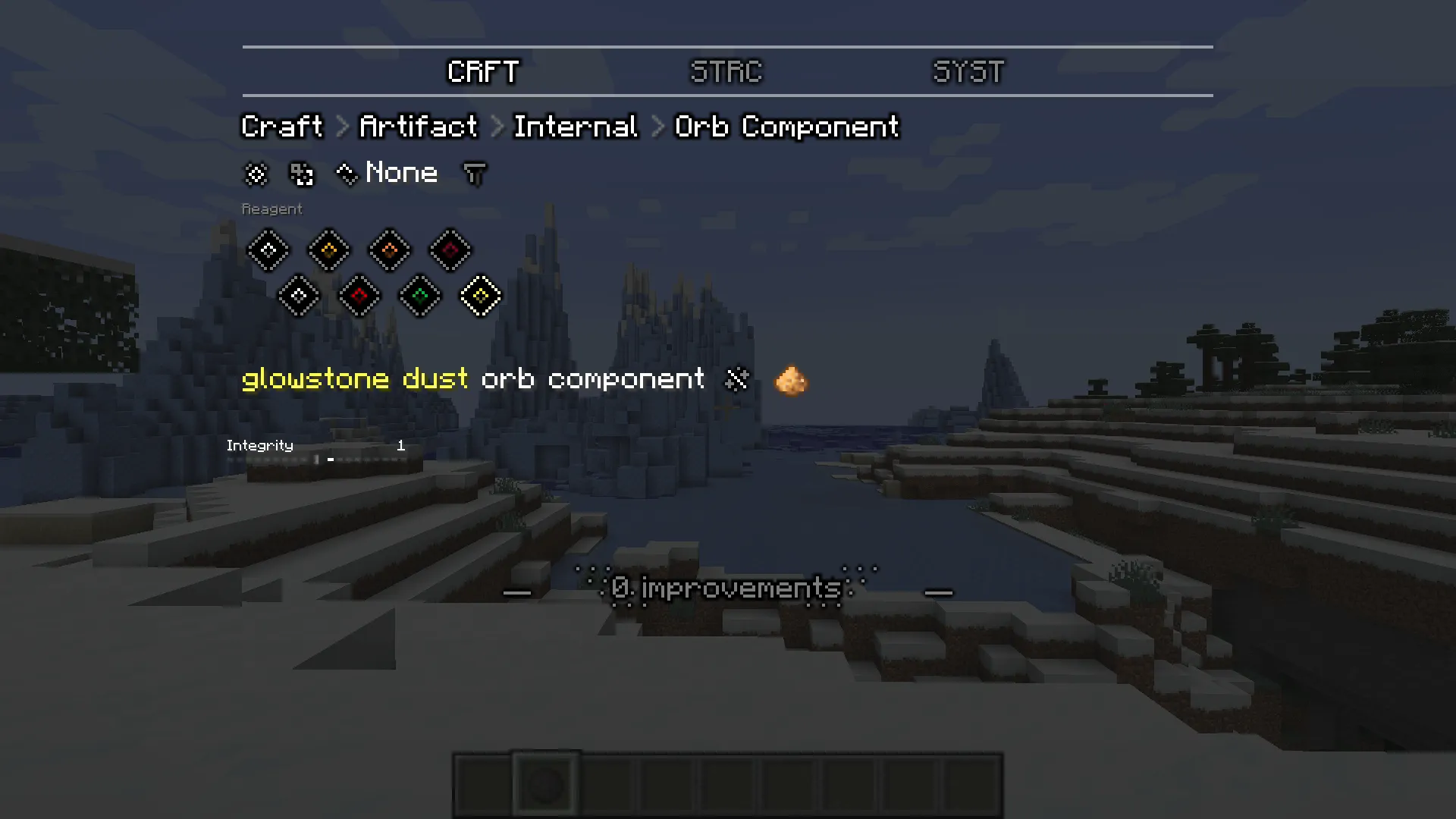Click the glowstone dust item icon
Viewport: 1456px width, 819px height.
[791, 380]
